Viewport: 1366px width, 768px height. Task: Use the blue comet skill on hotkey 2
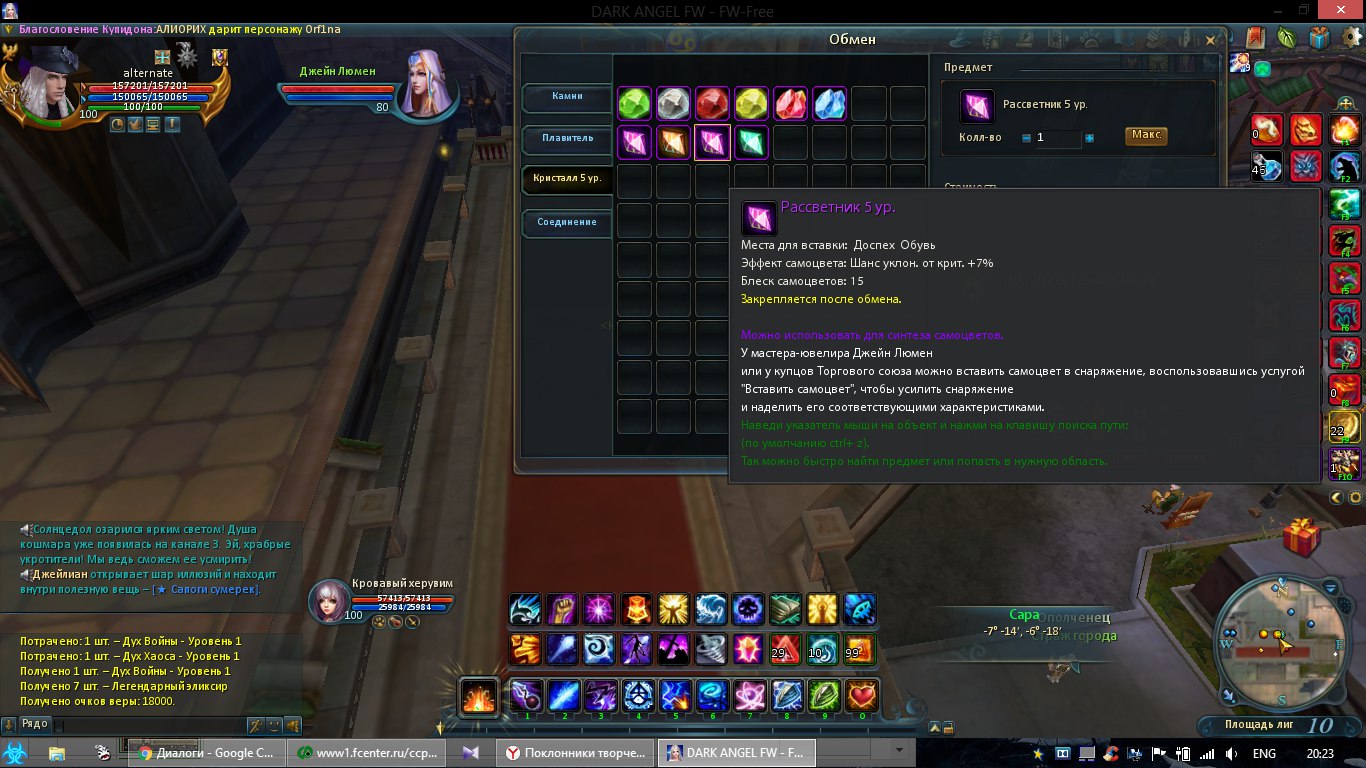point(564,695)
